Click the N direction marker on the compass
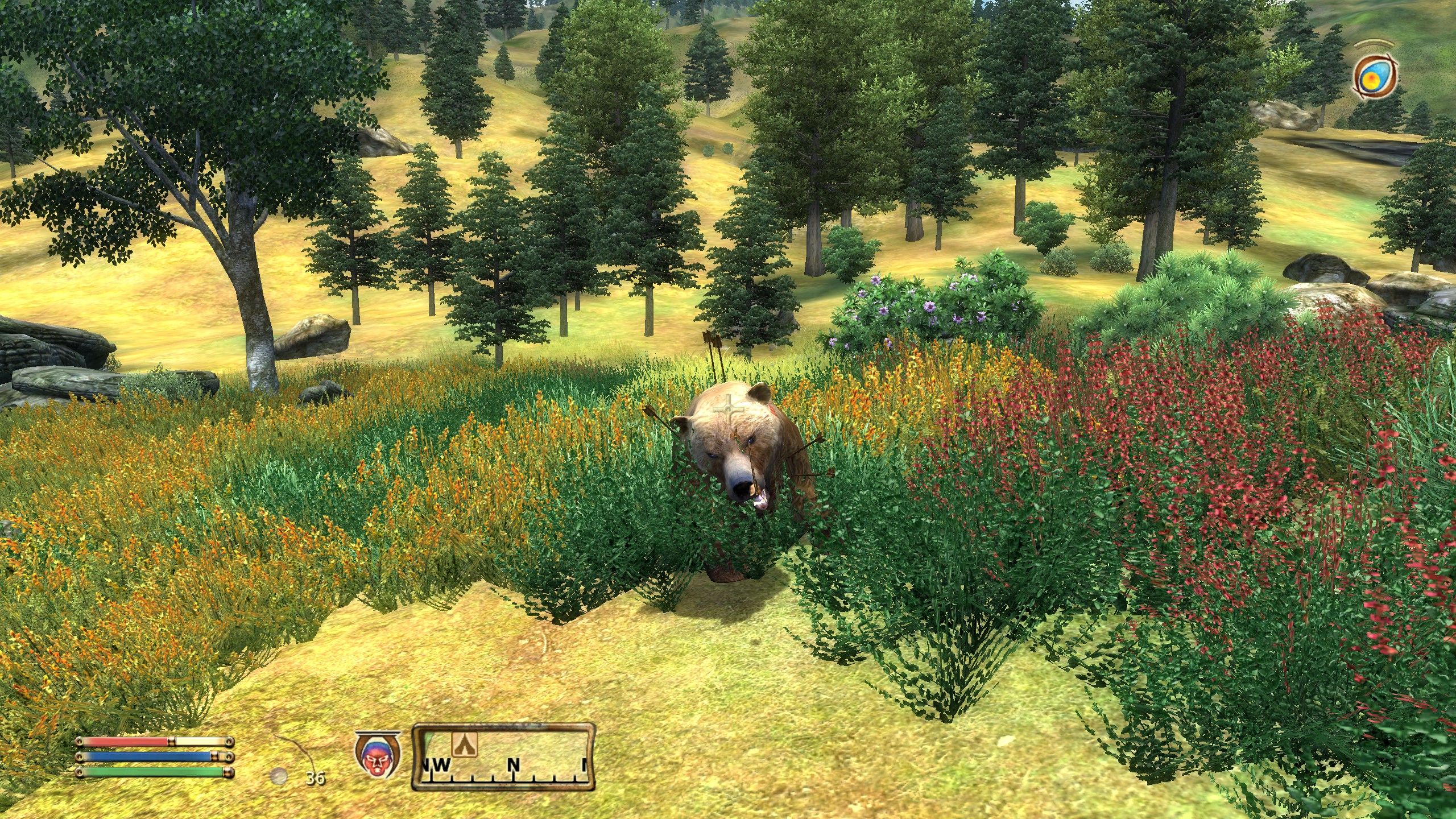Viewport: 1456px width, 819px height. [x=512, y=764]
